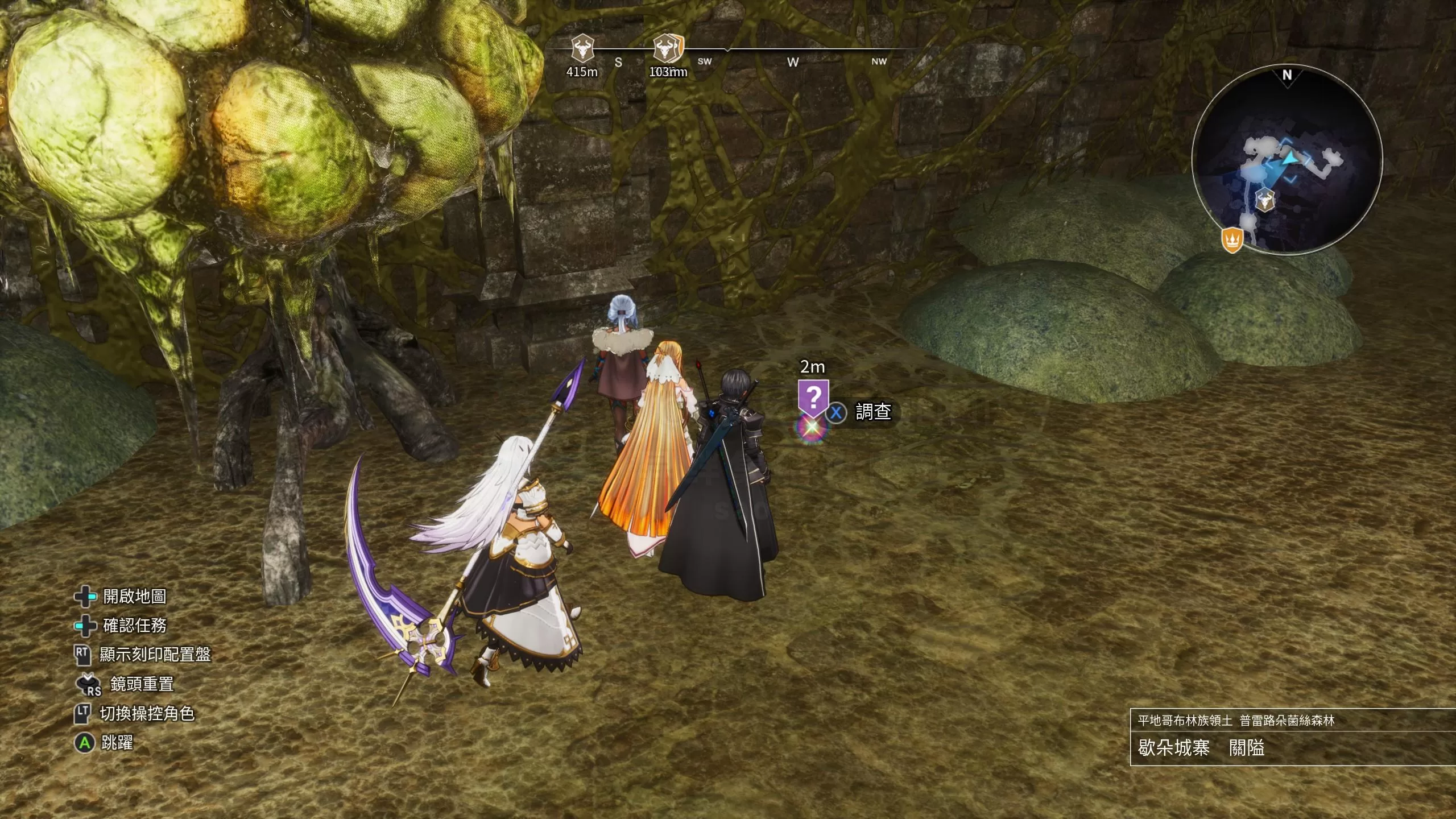Open the circular minimap
This screenshot has height=819, width=1456.
pyautogui.click(x=1287, y=160)
